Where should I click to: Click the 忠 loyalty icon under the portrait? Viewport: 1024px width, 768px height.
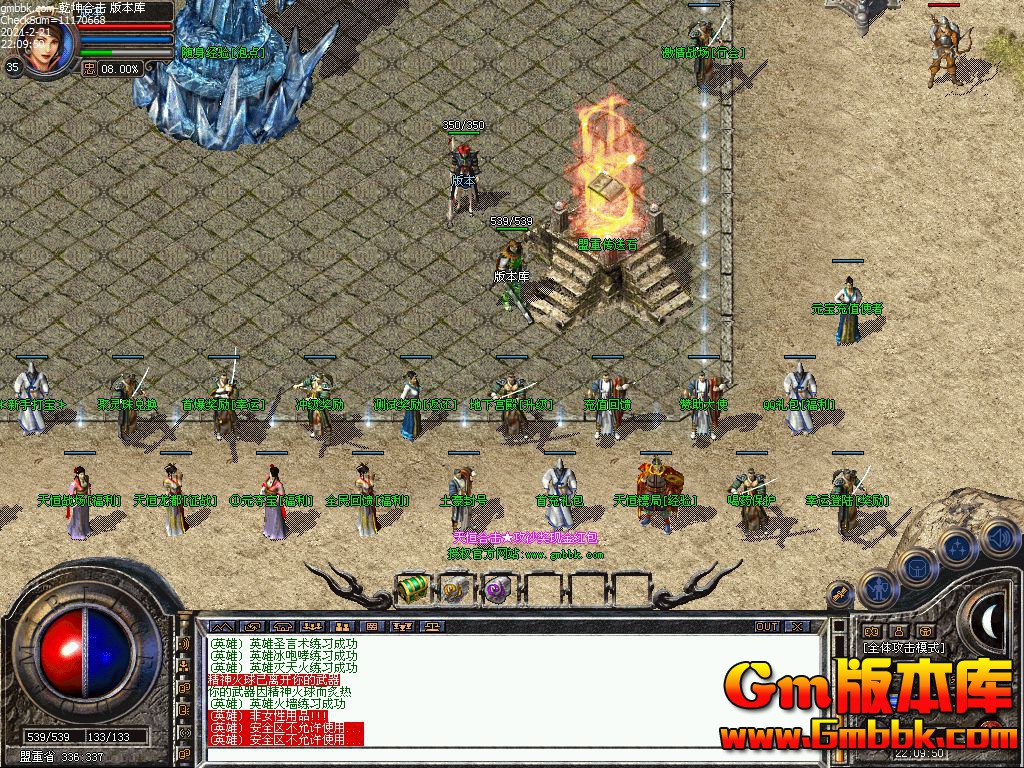point(89,68)
